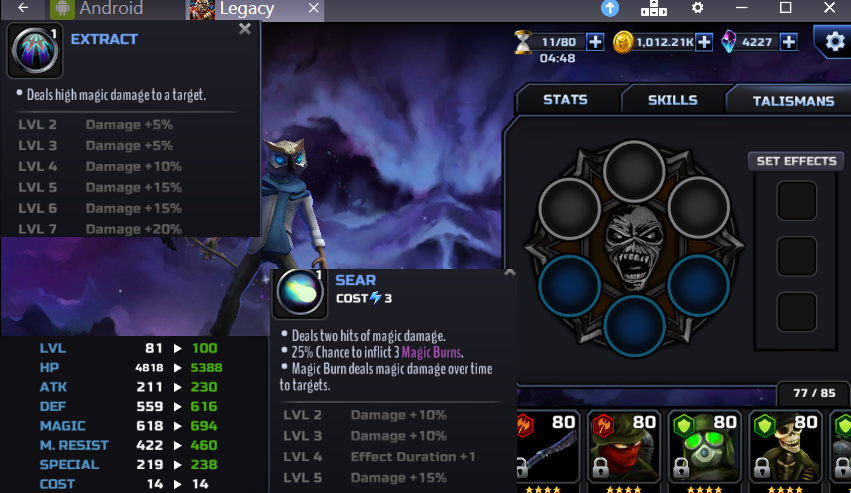Open the Set Effects panel
Screen dimensions: 851x493
[796, 161]
